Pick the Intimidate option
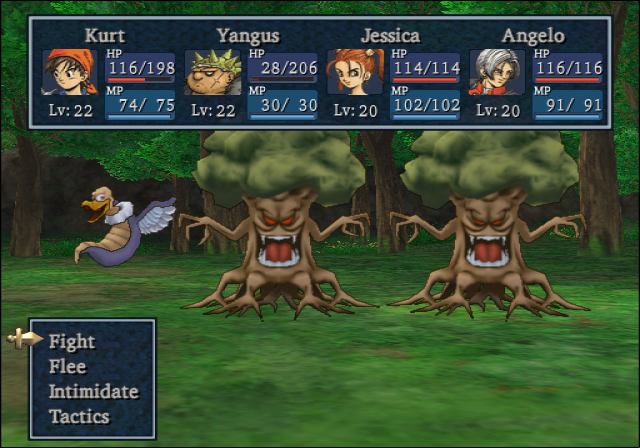The width and height of the screenshot is (640, 448). tap(93, 391)
